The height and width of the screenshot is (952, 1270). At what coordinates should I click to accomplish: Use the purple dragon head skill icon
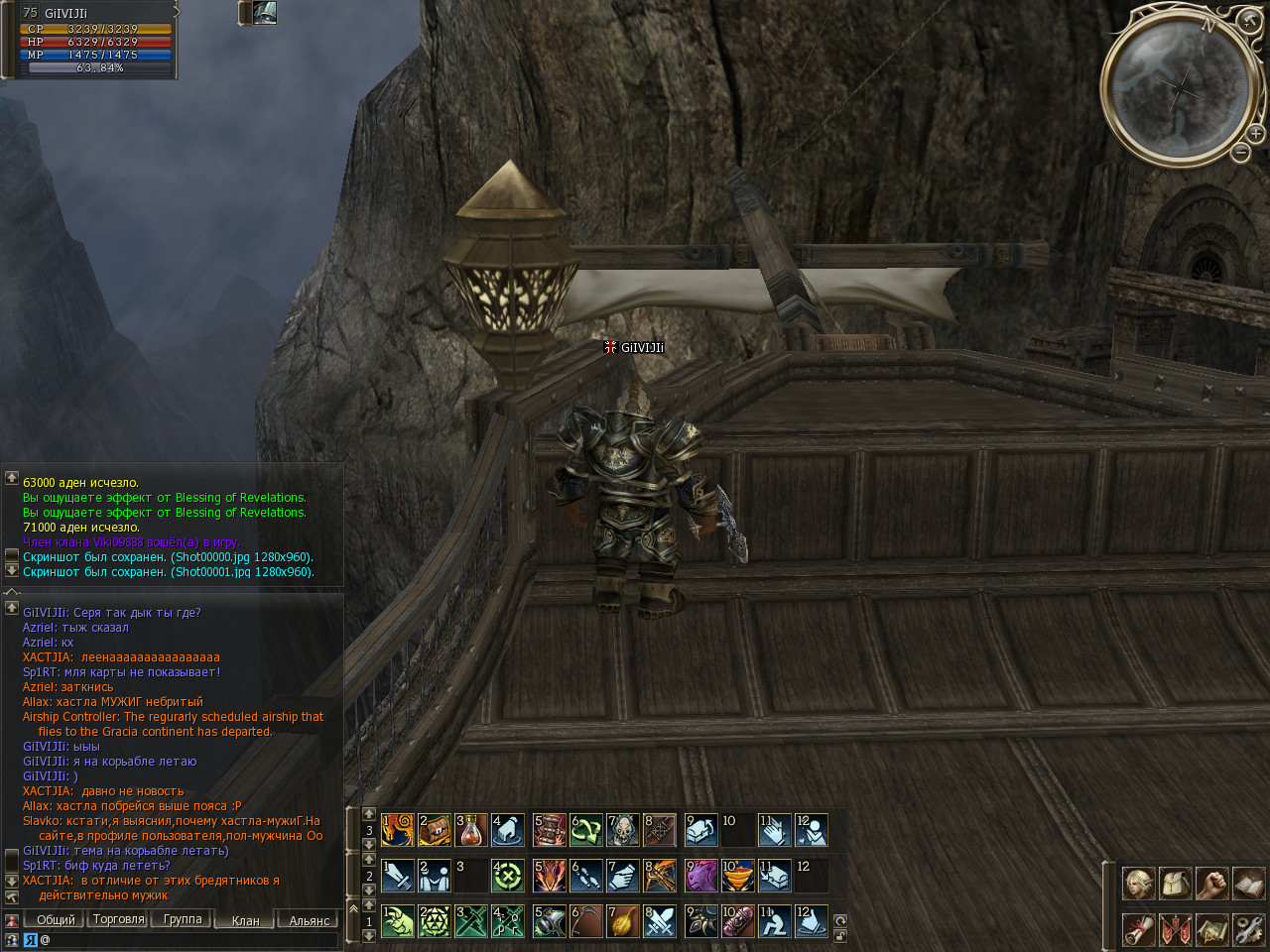point(701,876)
